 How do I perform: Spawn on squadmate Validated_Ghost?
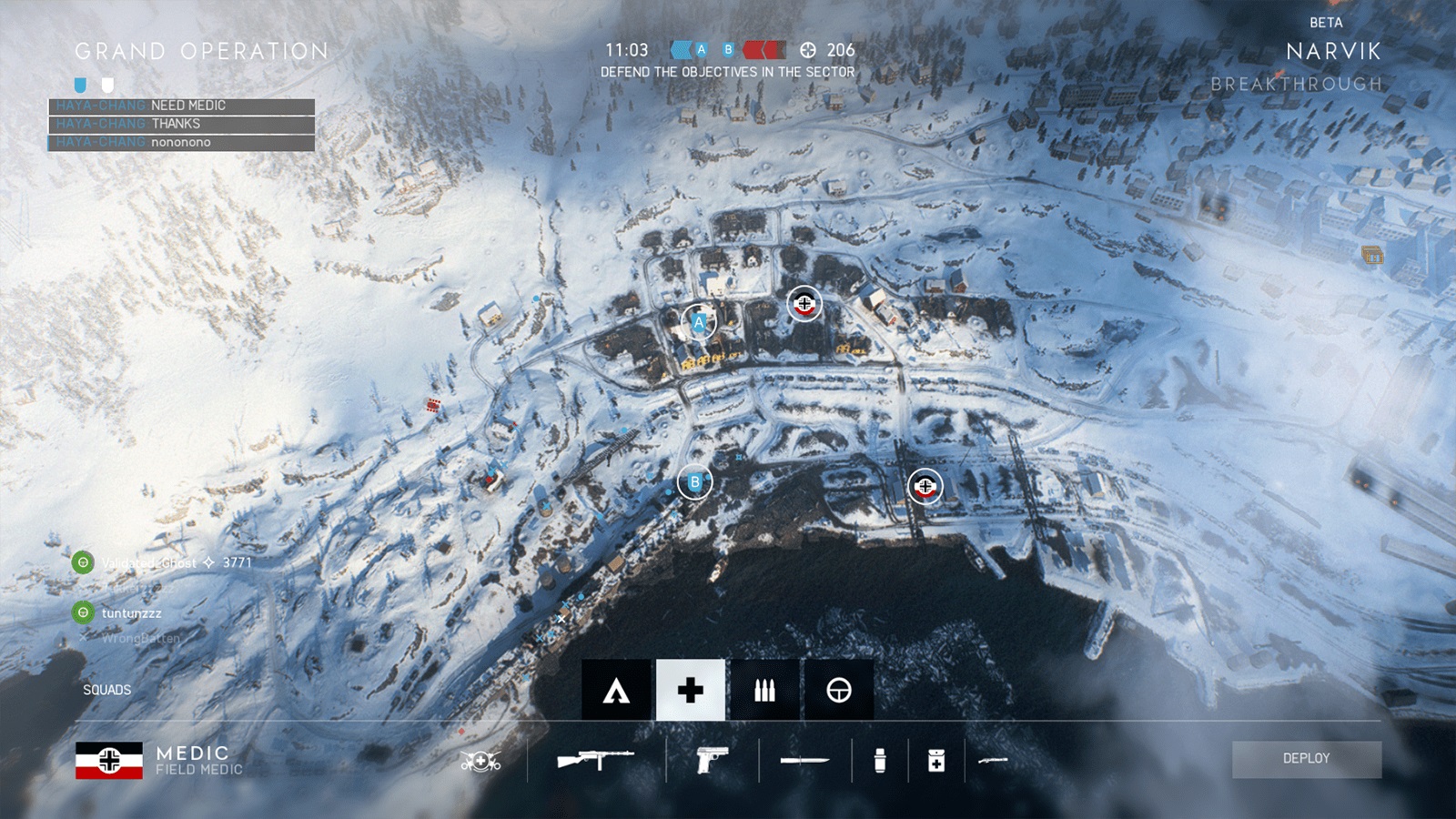point(84,563)
